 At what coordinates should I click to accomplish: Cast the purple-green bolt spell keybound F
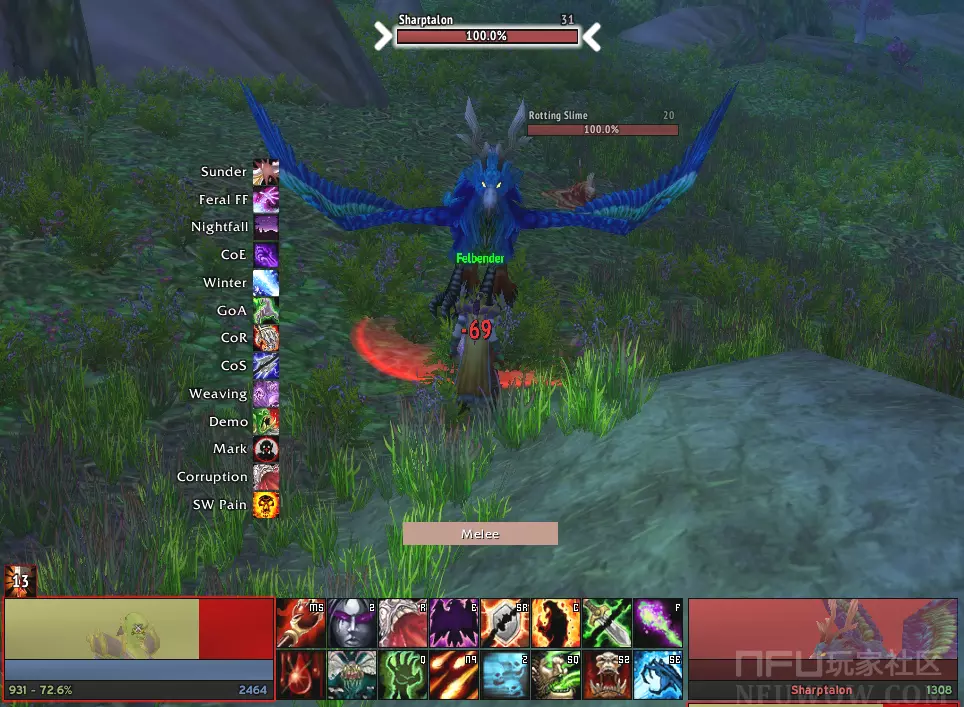(658, 623)
